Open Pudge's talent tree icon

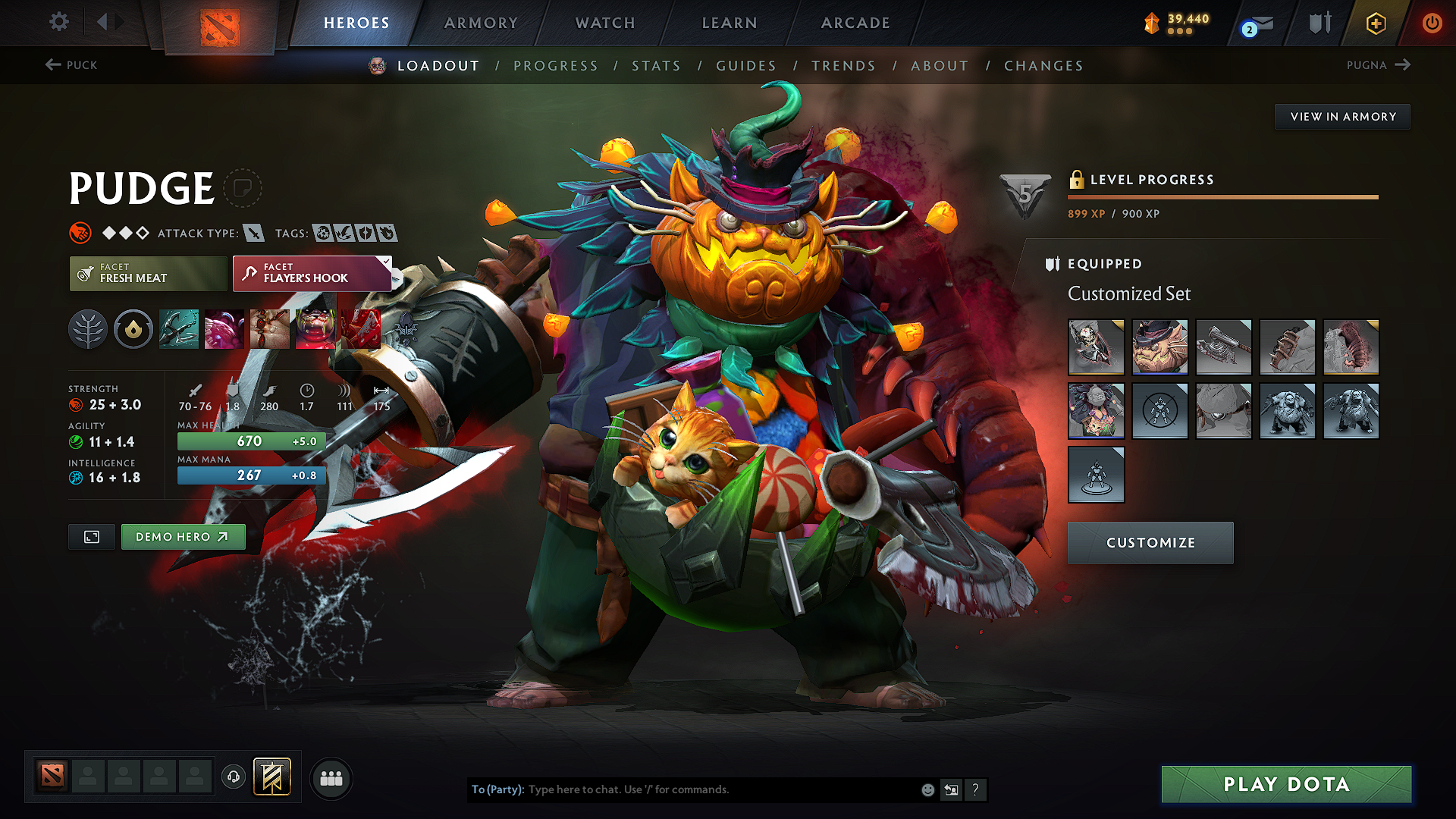(x=88, y=328)
